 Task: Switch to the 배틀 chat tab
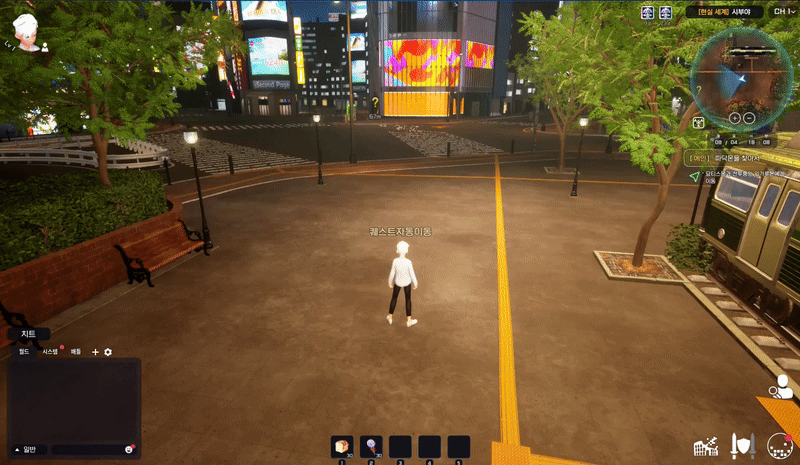click(75, 352)
